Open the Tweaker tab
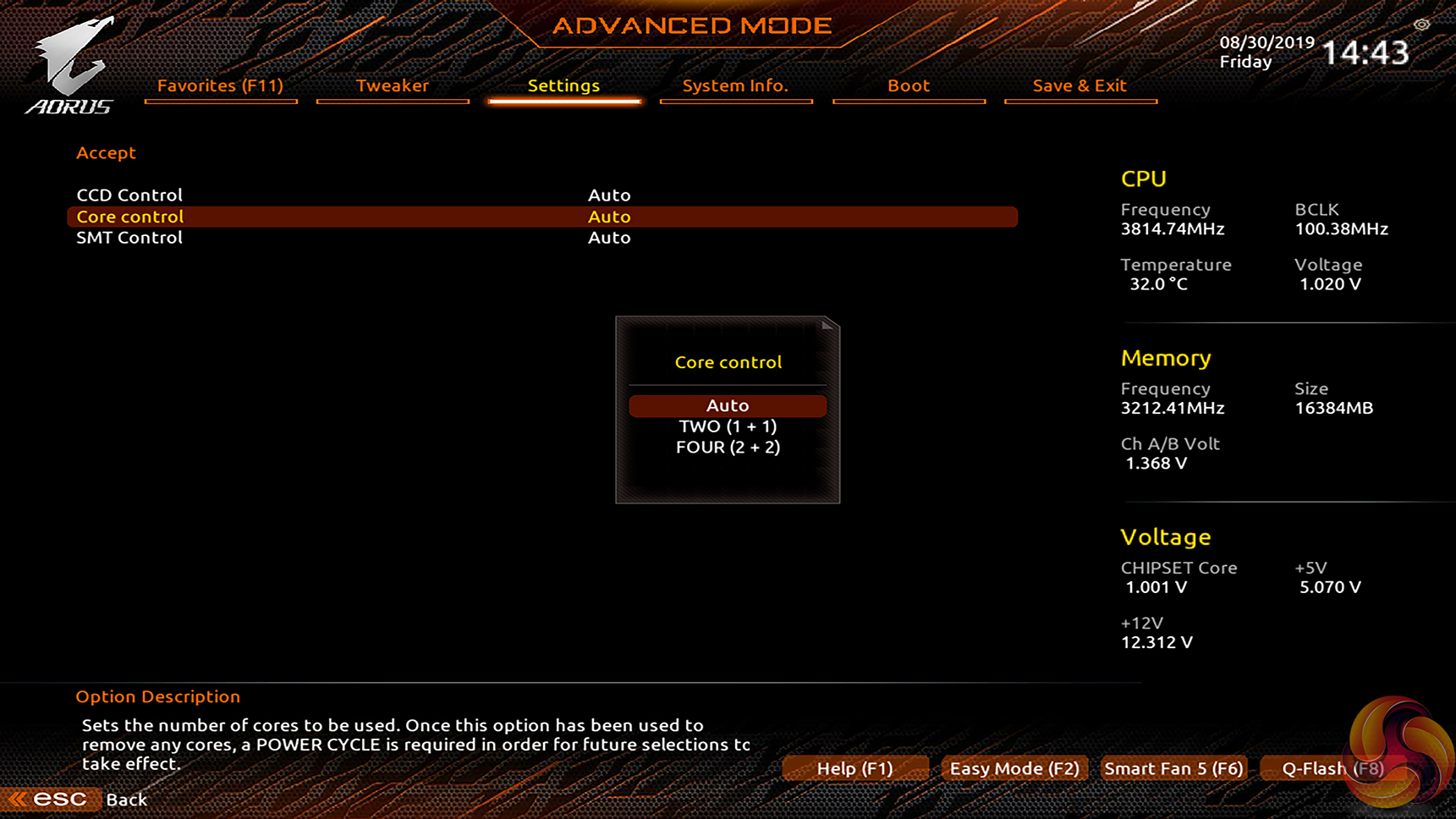The image size is (1456, 819). [392, 85]
